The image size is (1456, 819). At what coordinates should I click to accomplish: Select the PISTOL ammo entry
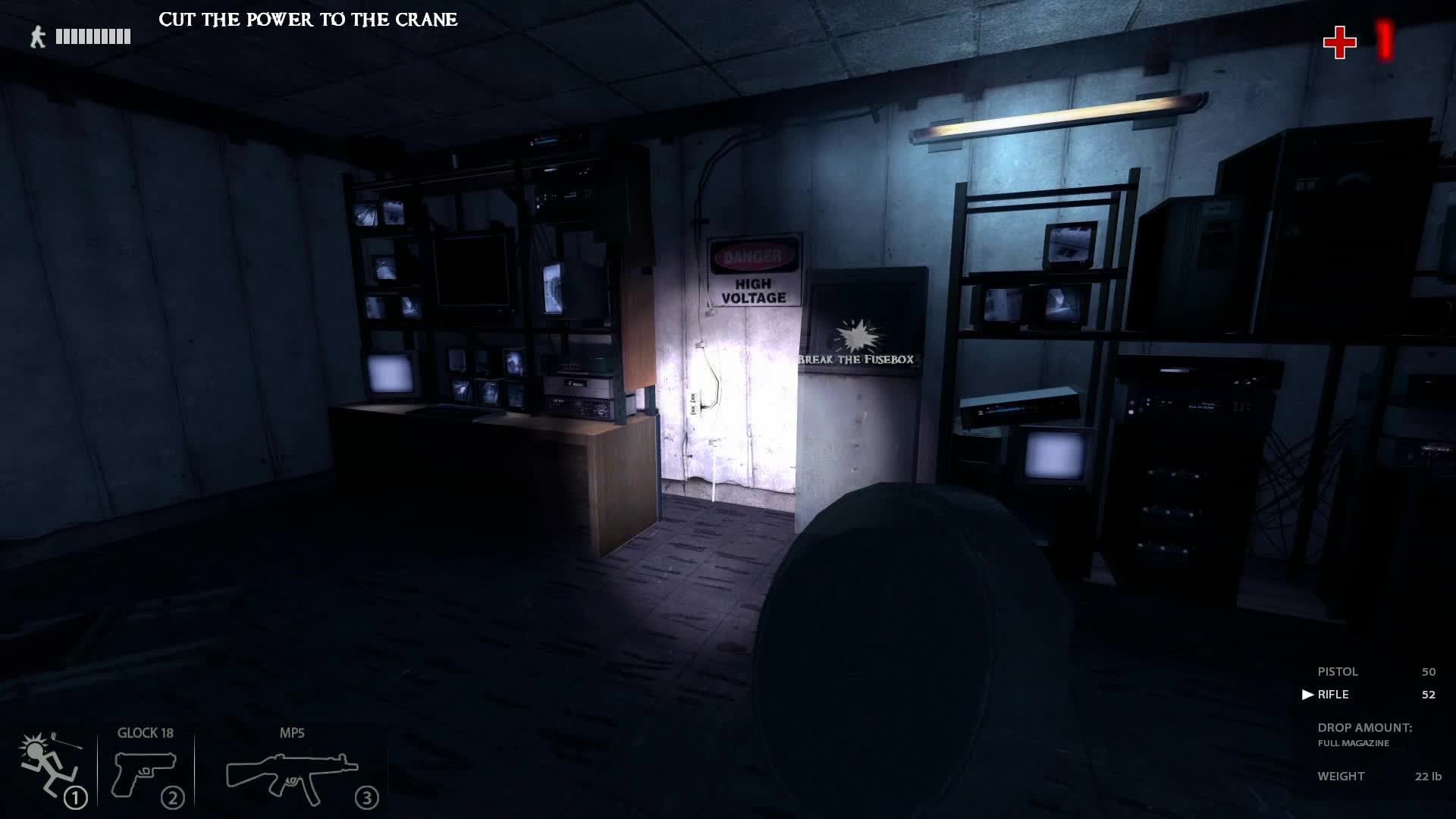1337,672
